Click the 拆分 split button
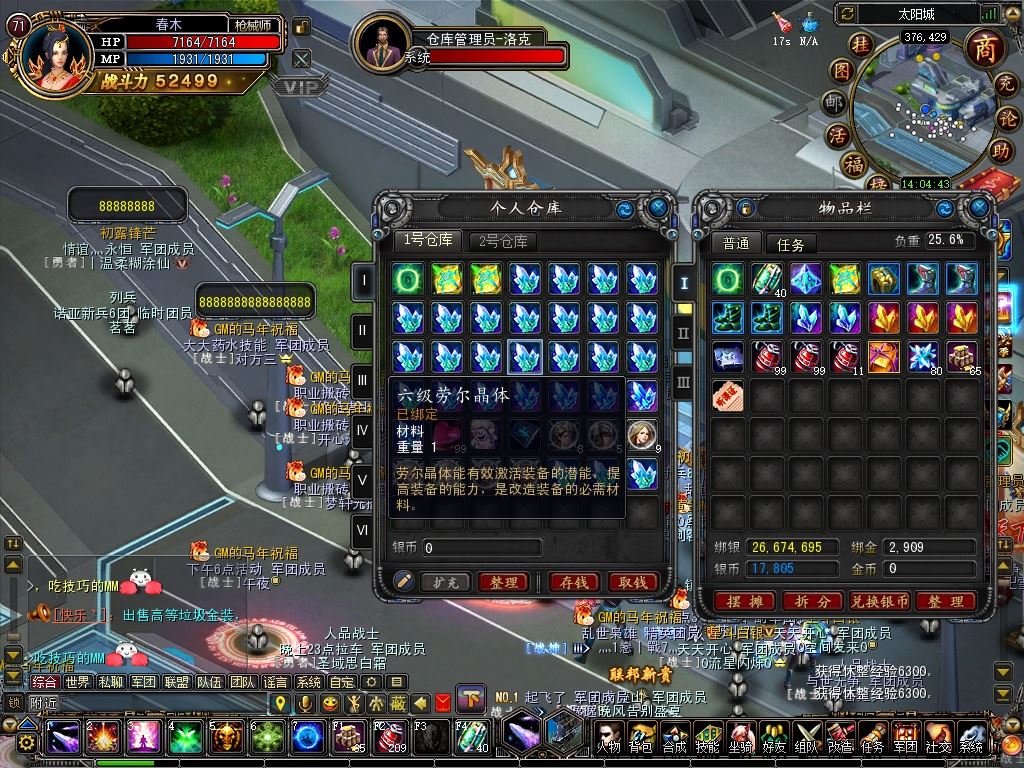This screenshot has height=768, width=1024. 811,601
